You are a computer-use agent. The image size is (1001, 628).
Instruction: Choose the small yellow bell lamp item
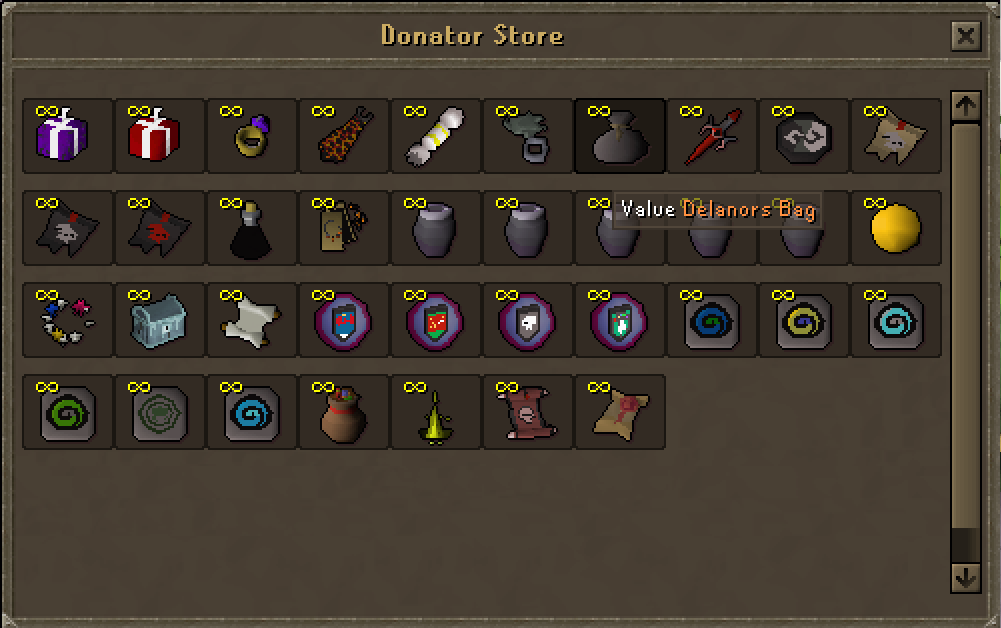(x=430, y=415)
